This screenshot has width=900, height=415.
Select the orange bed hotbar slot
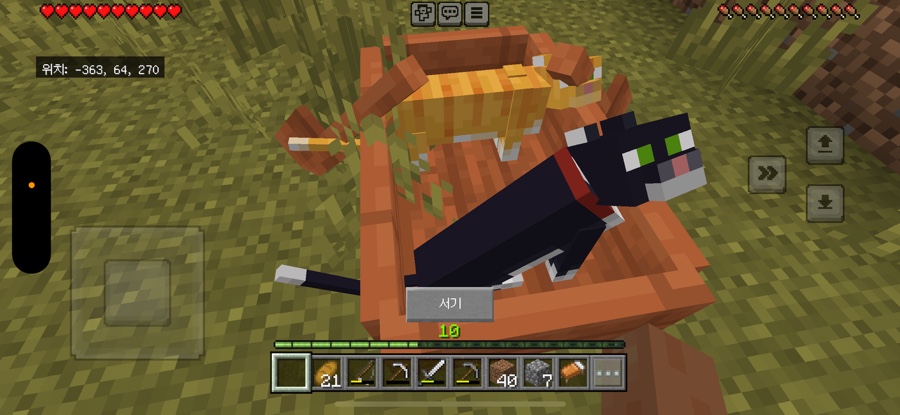(573, 373)
